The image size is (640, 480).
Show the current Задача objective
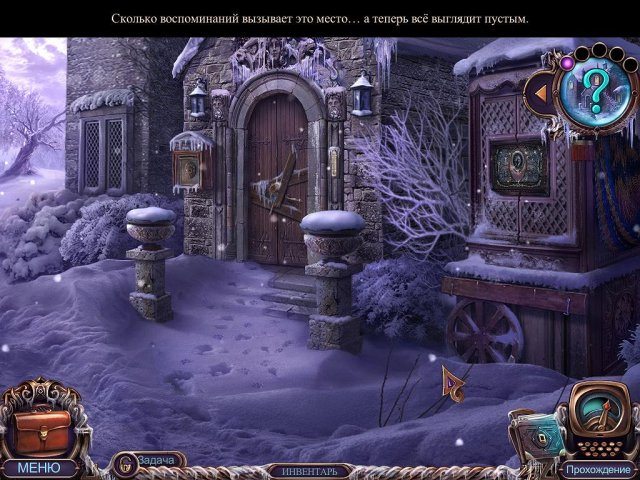(x=148, y=461)
